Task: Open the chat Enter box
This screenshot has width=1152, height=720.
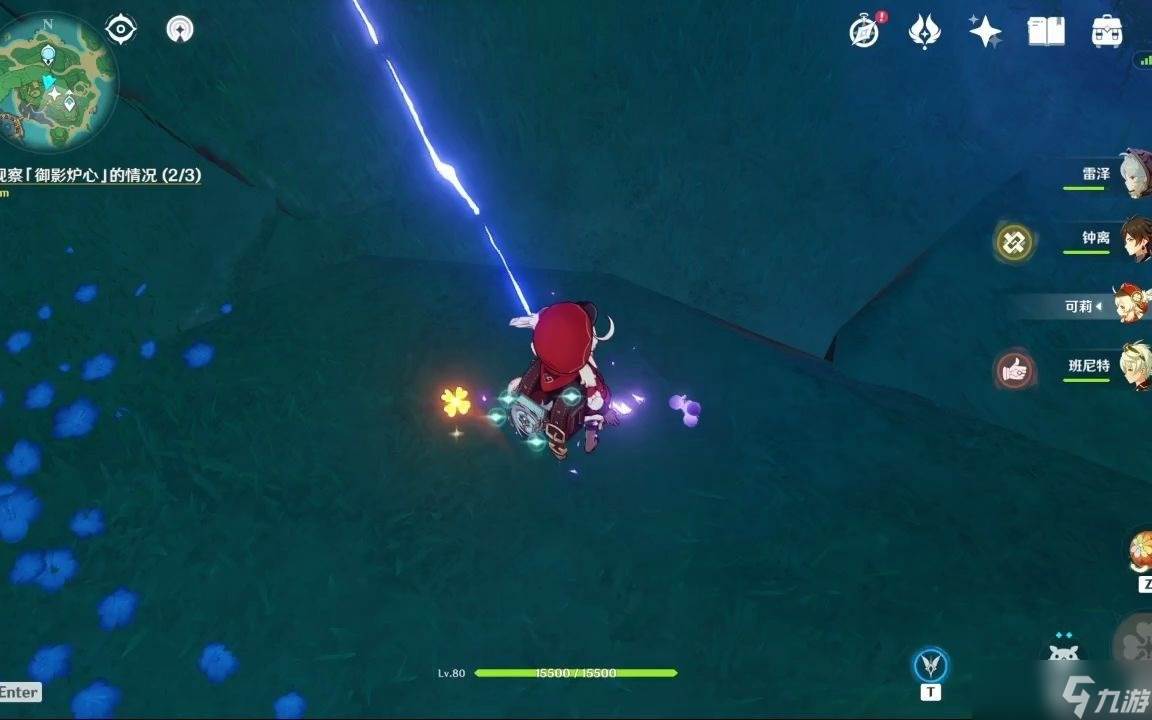Action: [20, 692]
